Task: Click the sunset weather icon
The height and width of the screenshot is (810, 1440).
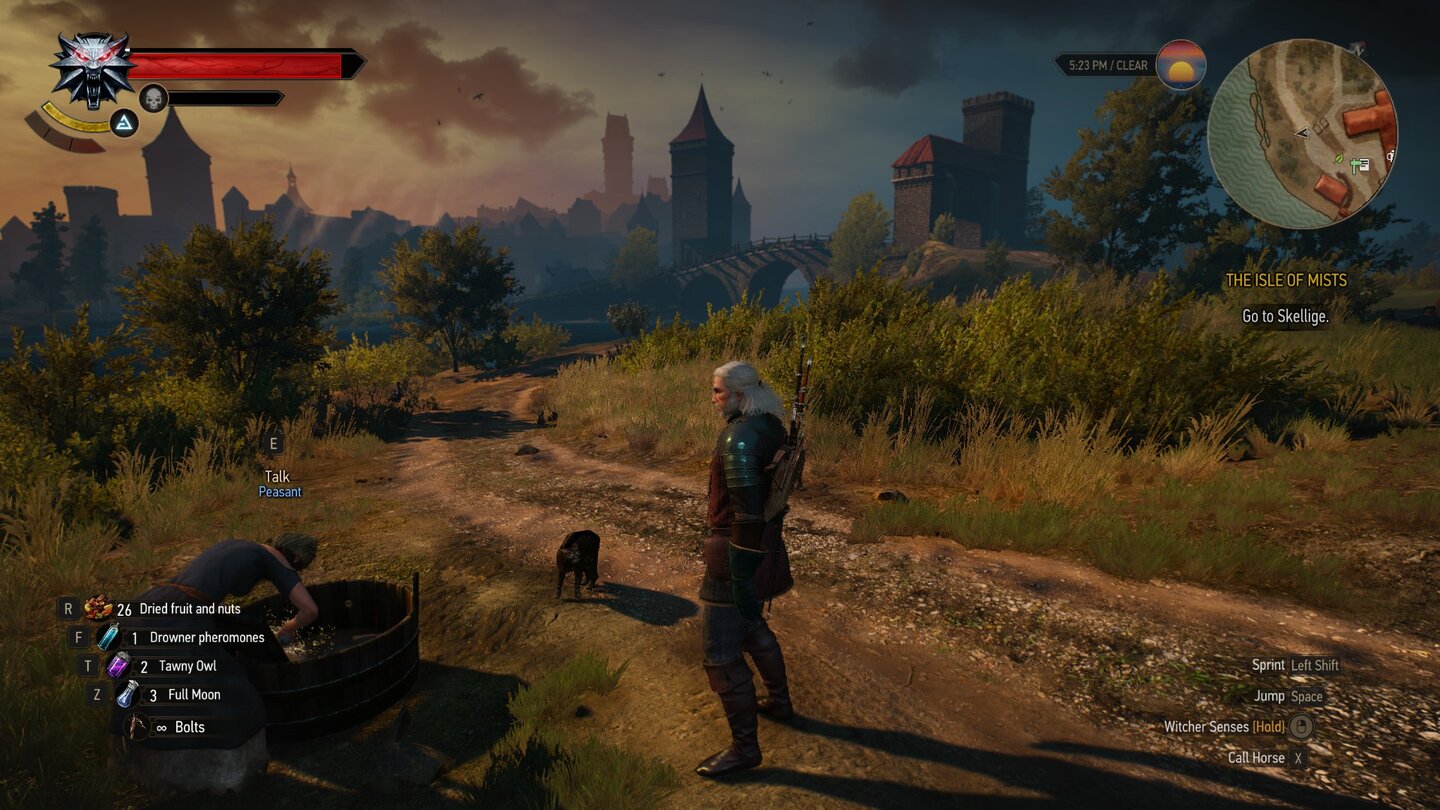Action: click(x=1180, y=66)
